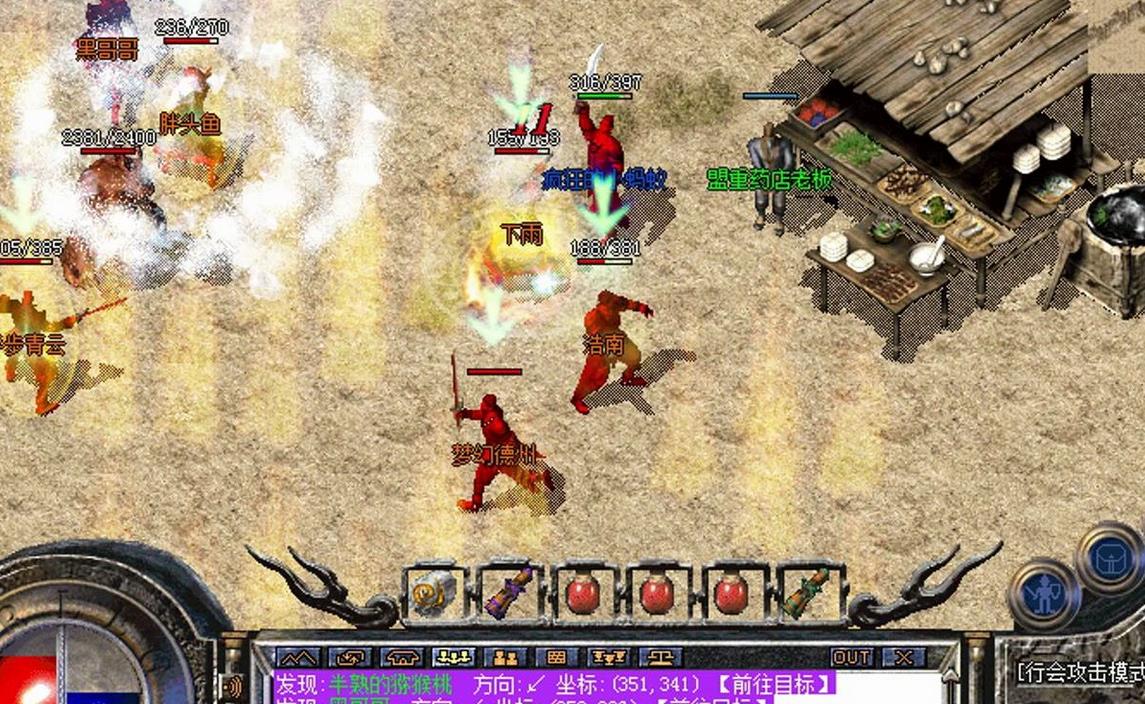Follow the 前往目标 link for 半熟的猕猴桃
Image resolution: width=1145 pixels, height=704 pixels.
tap(774, 684)
